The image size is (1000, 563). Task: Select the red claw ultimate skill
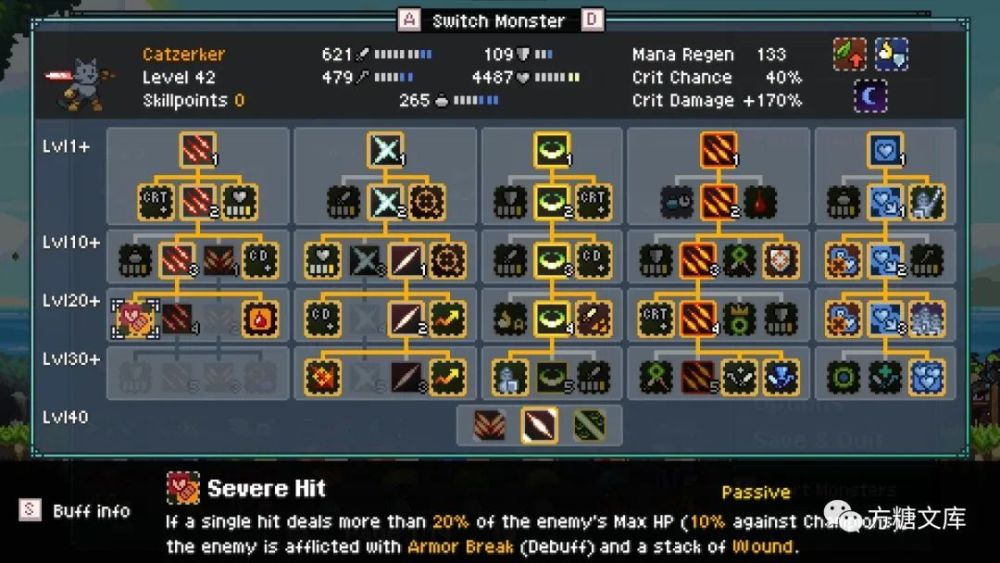tap(490, 426)
